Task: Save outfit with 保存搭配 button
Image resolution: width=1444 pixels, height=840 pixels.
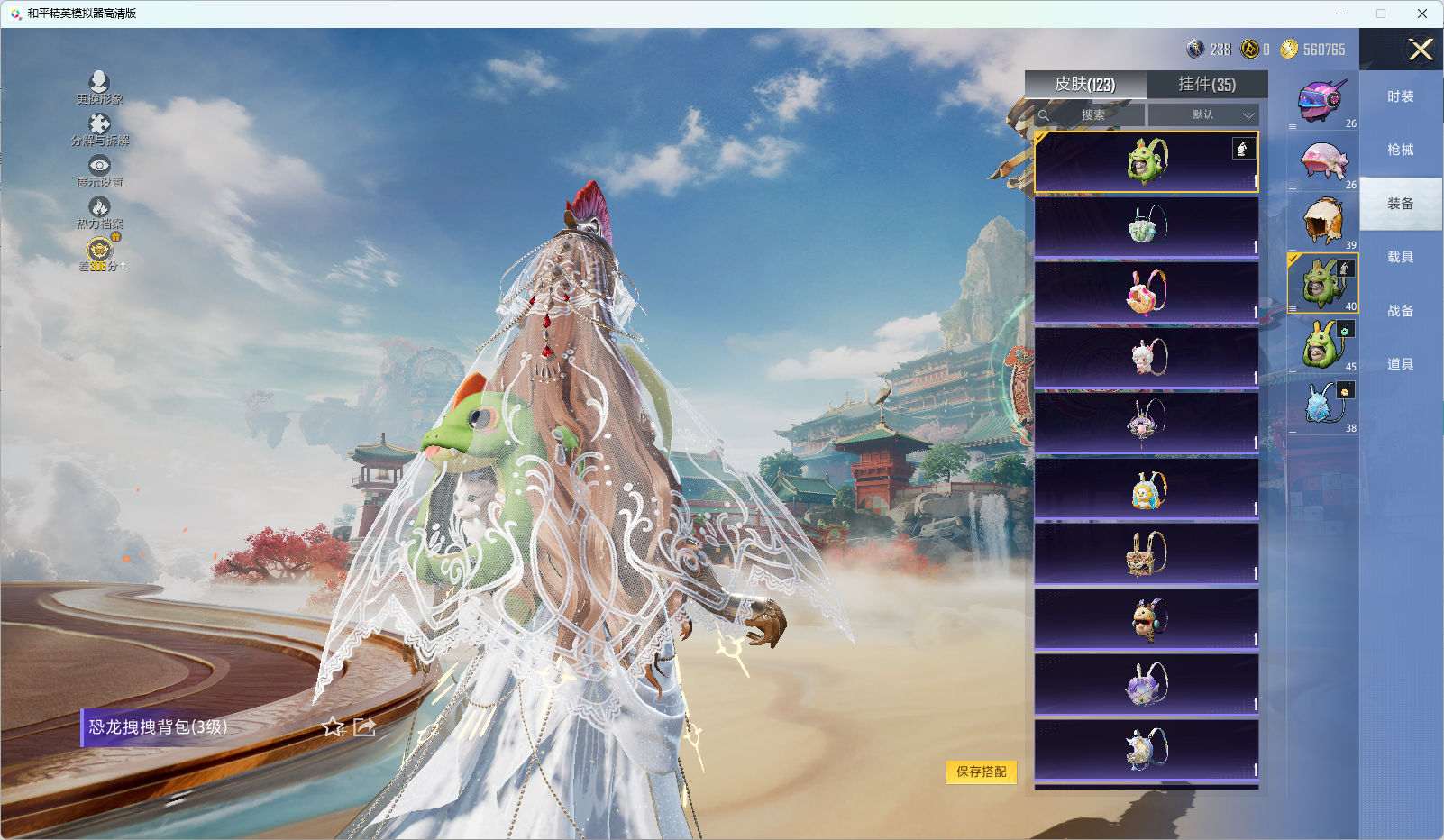Action: (x=981, y=772)
